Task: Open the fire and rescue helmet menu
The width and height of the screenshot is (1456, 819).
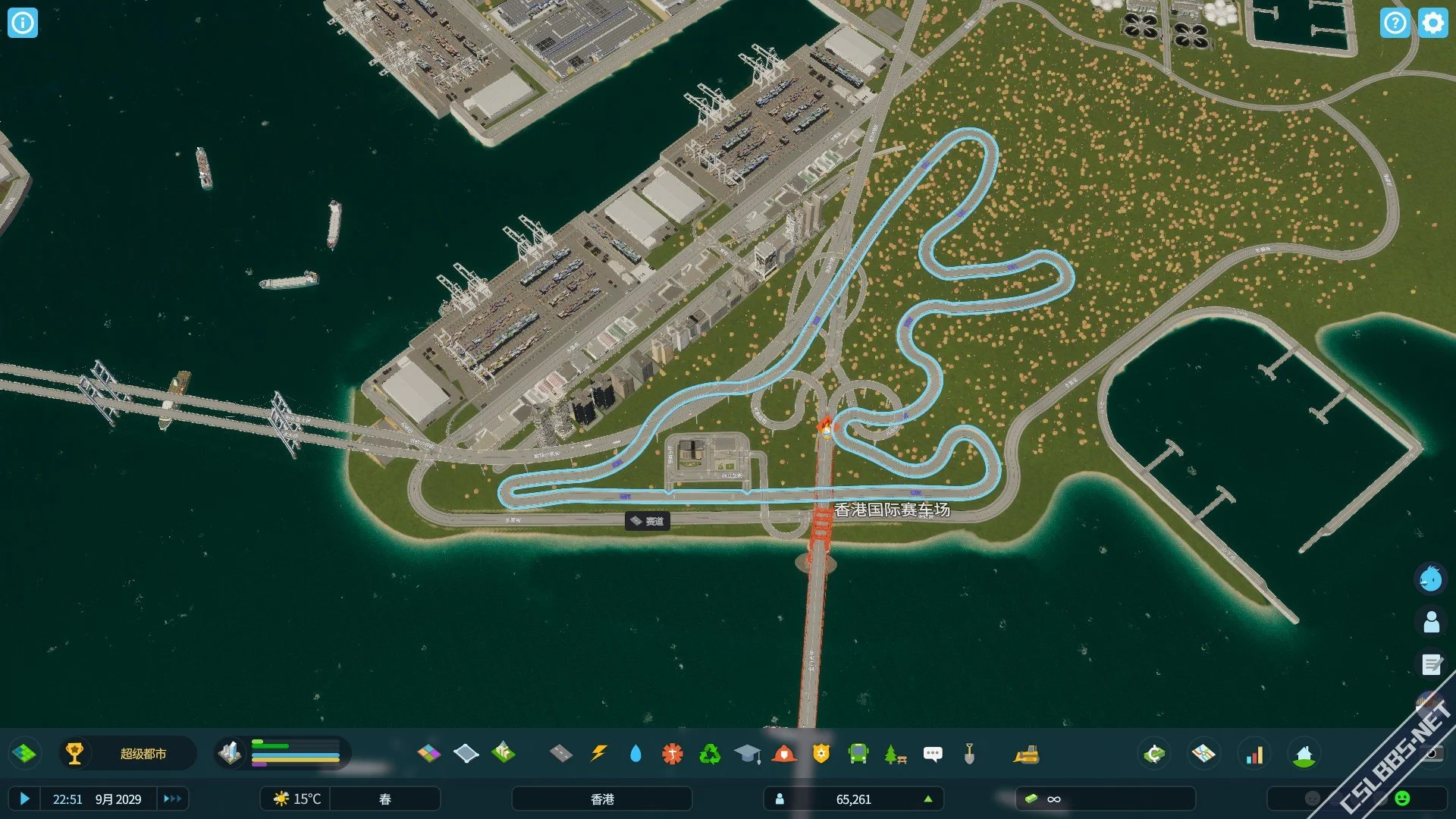Action: (x=784, y=753)
